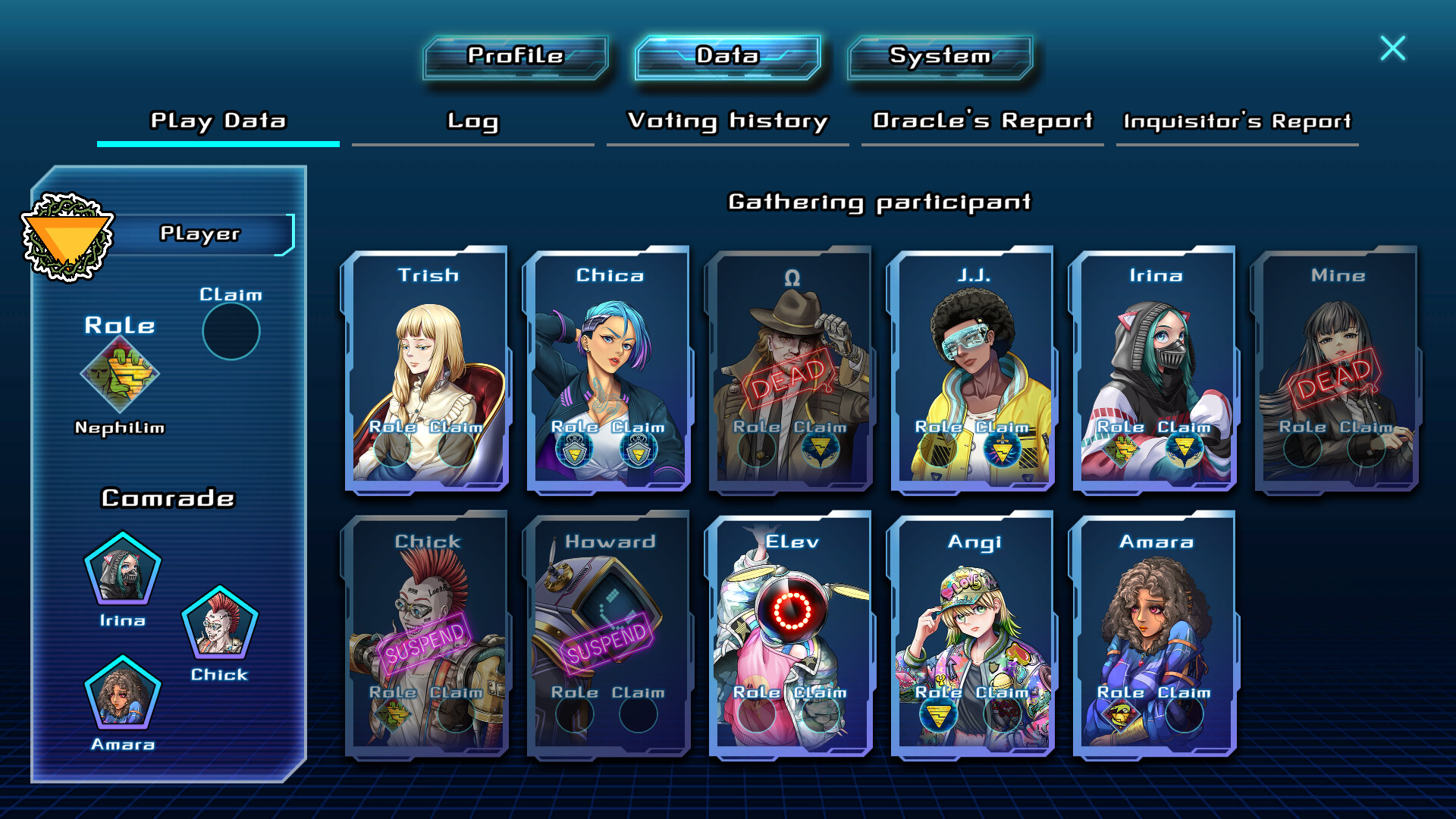Select Howard's suspended card

pos(609,633)
